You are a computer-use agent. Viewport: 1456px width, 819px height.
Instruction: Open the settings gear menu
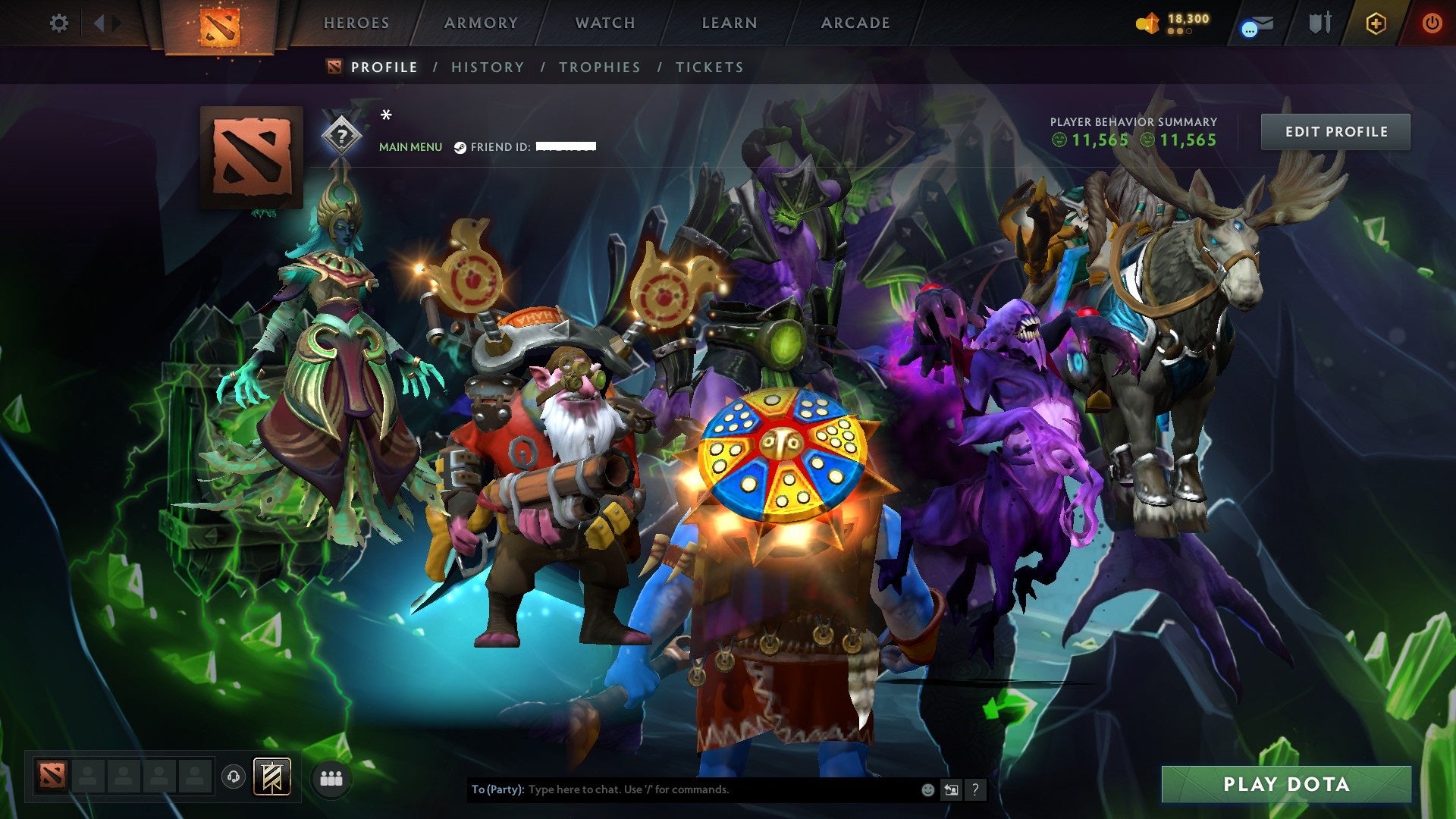point(58,23)
